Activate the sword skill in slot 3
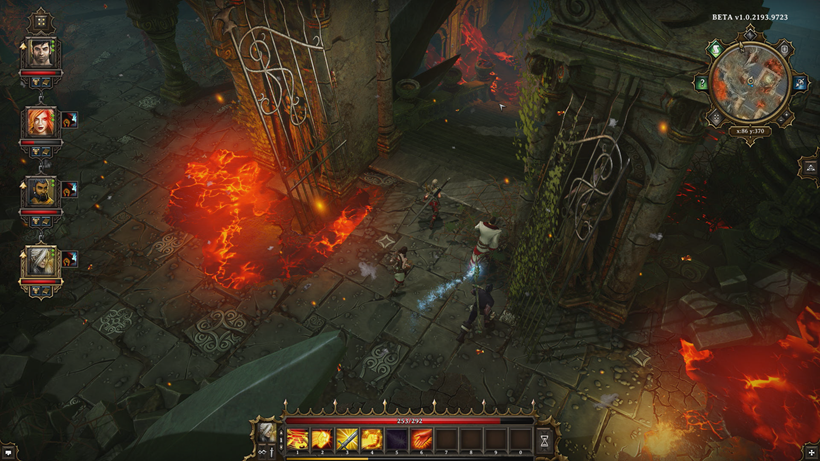 pos(347,438)
